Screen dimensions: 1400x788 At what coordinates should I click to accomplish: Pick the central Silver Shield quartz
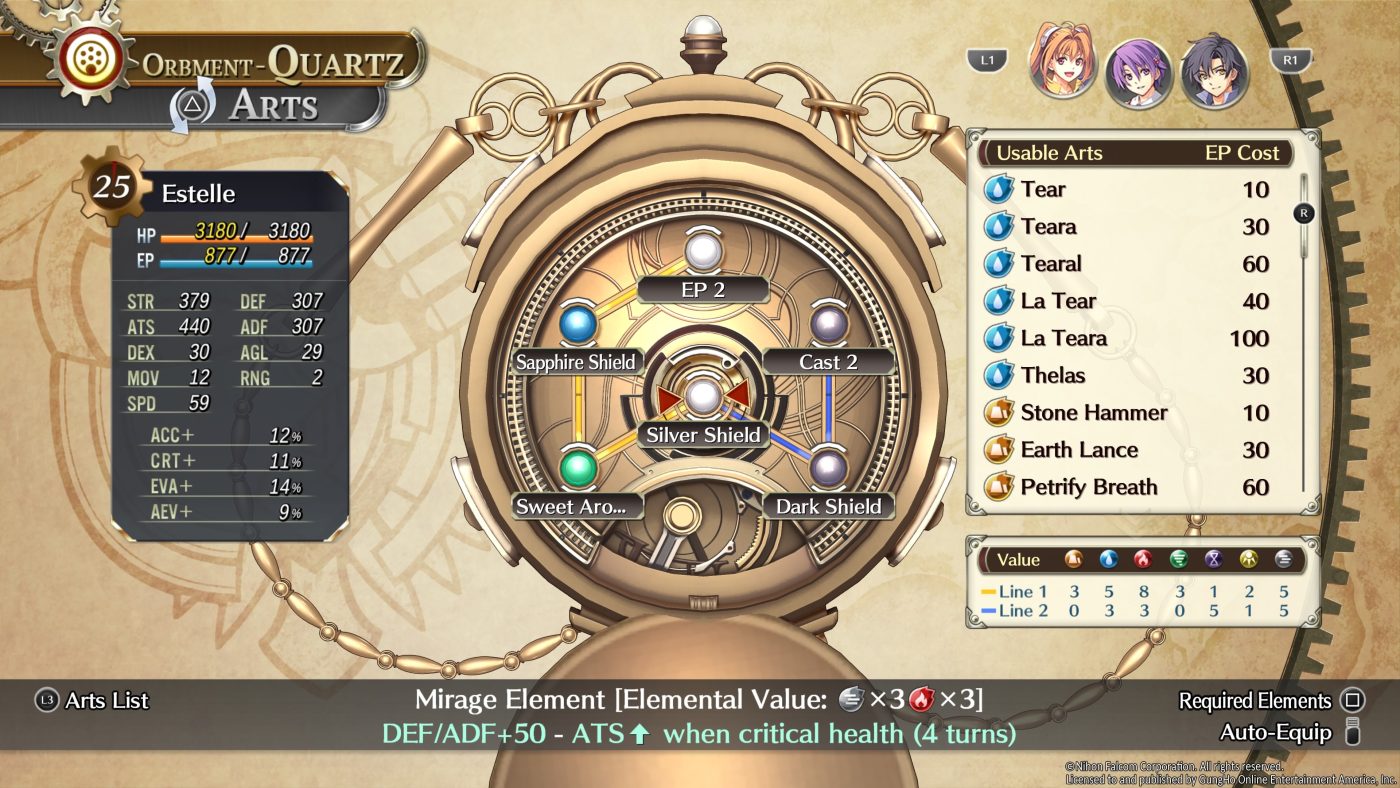(703, 396)
